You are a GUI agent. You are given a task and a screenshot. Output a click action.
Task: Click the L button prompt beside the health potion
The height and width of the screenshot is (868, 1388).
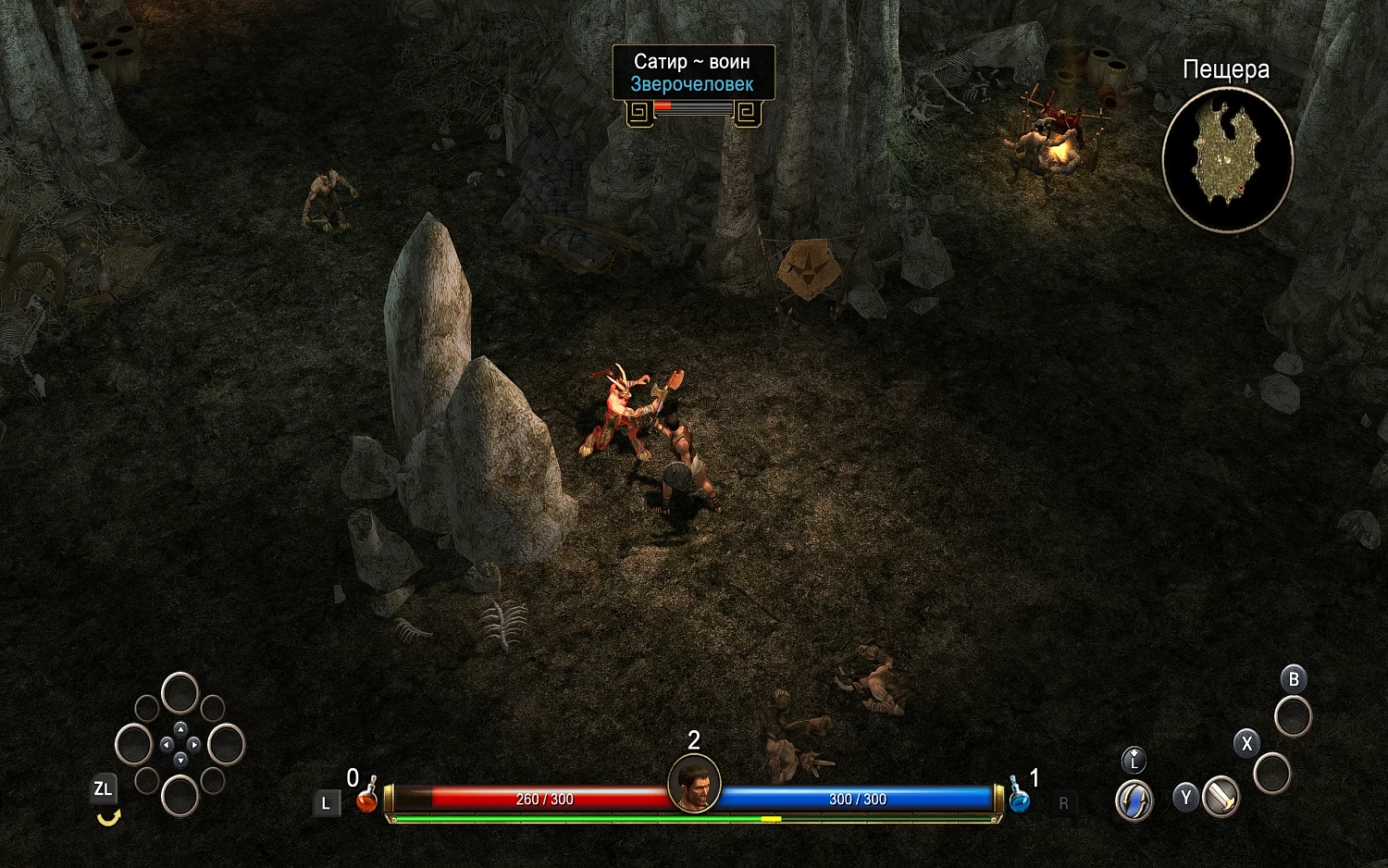coord(326,801)
